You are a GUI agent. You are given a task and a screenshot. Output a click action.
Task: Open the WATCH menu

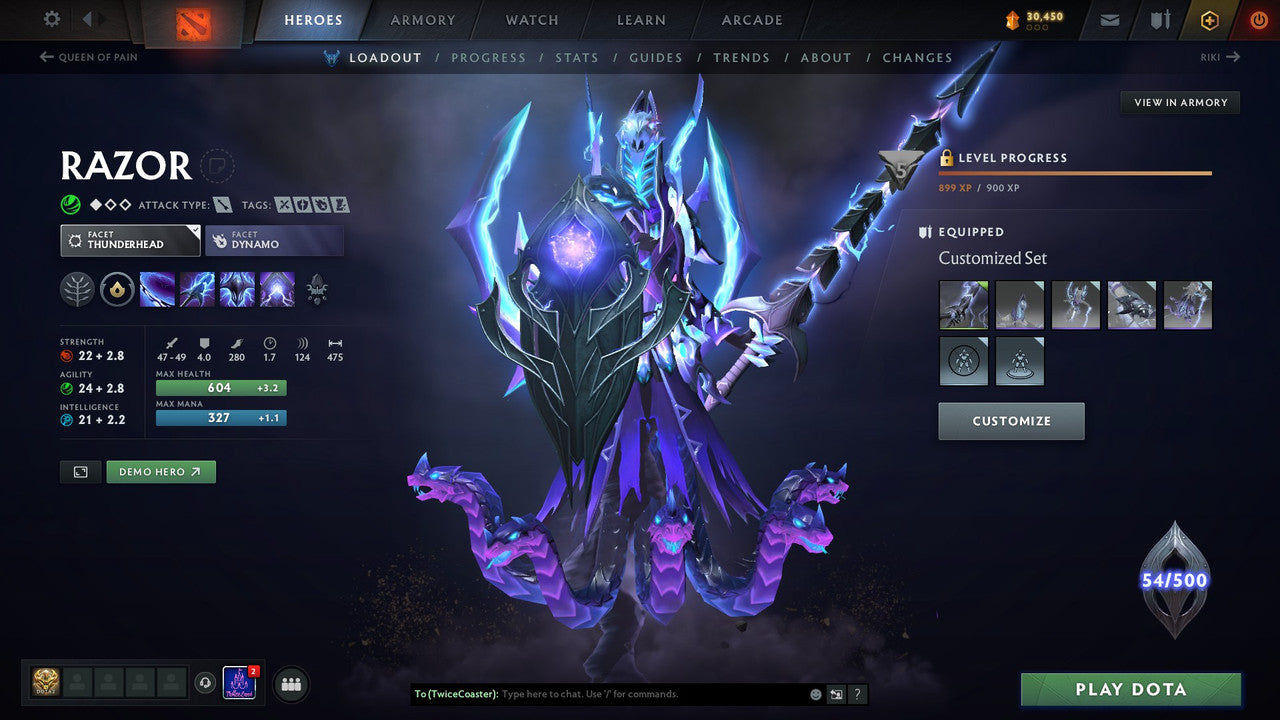click(531, 20)
